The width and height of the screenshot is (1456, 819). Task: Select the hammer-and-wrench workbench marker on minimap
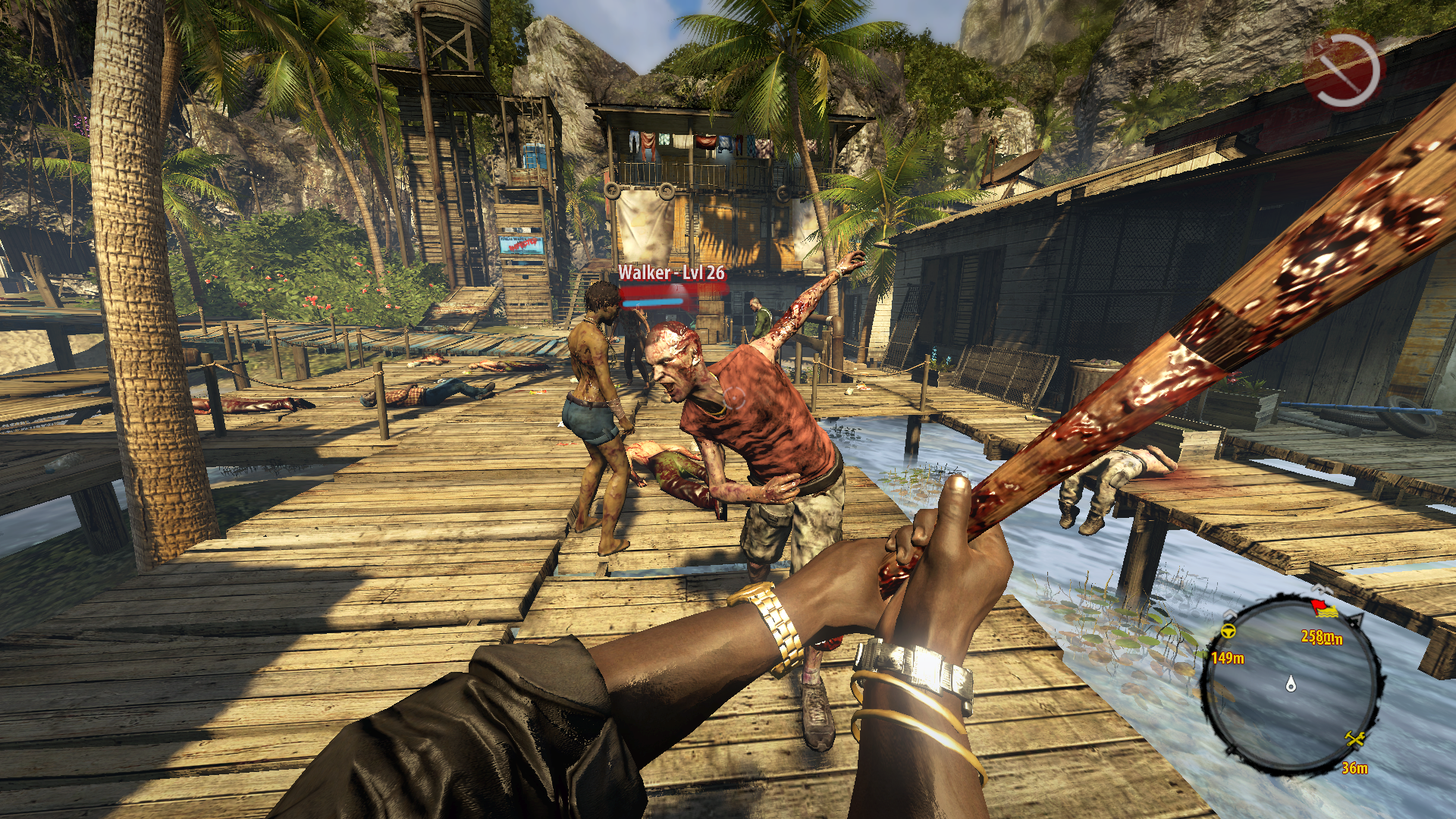(1354, 738)
